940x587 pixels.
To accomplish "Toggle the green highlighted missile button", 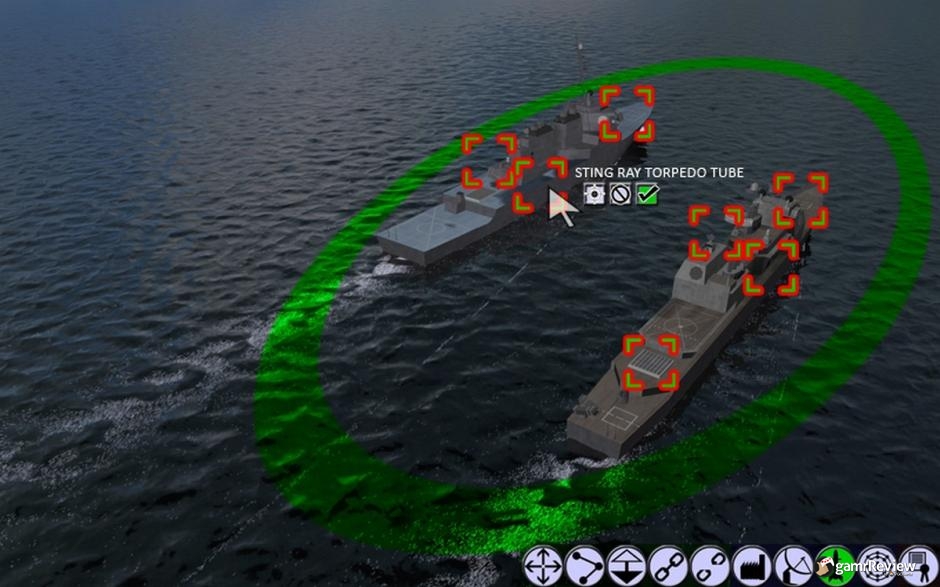I will 833,567.
